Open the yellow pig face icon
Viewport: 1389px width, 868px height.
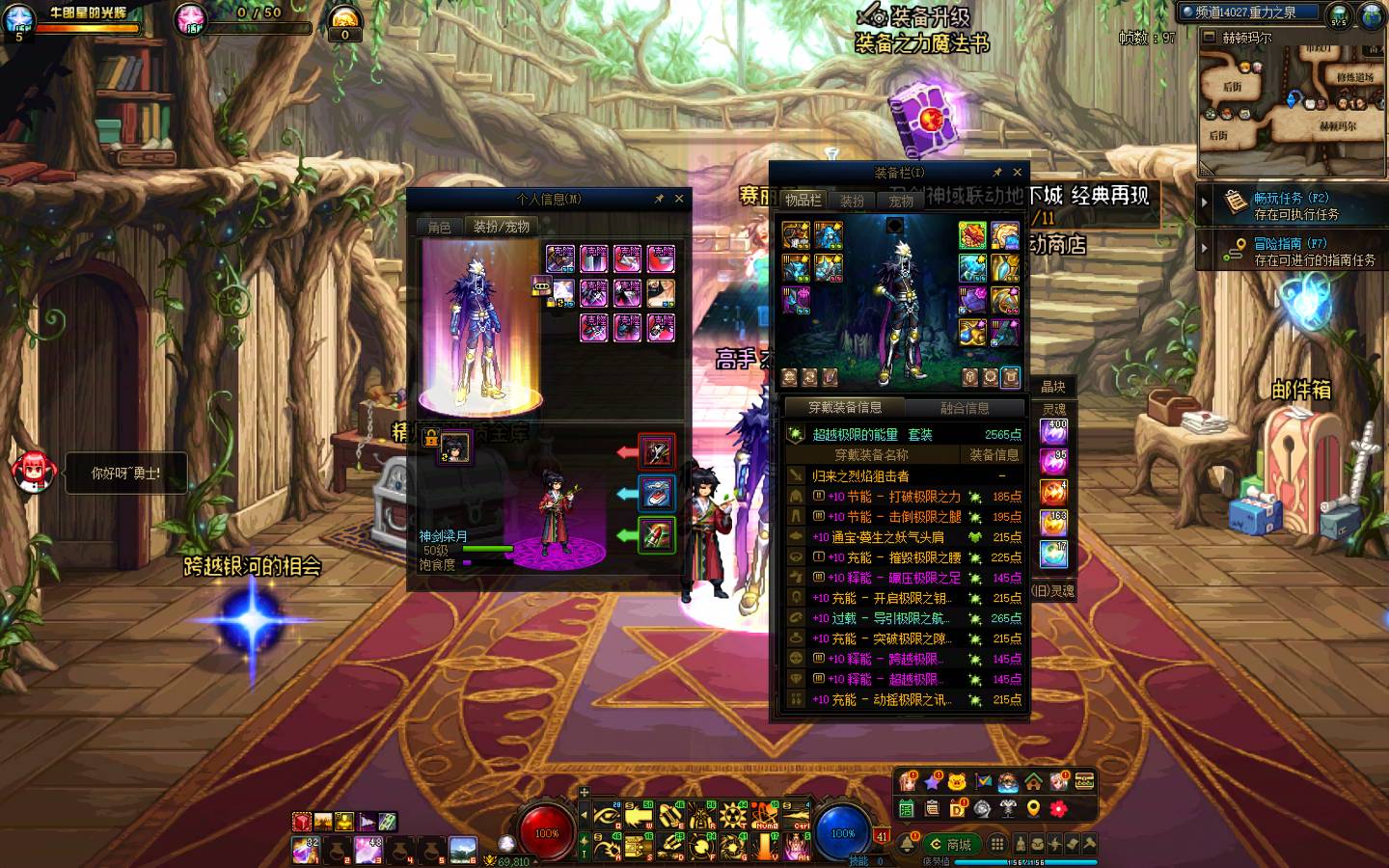pyautogui.click(x=957, y=781)
